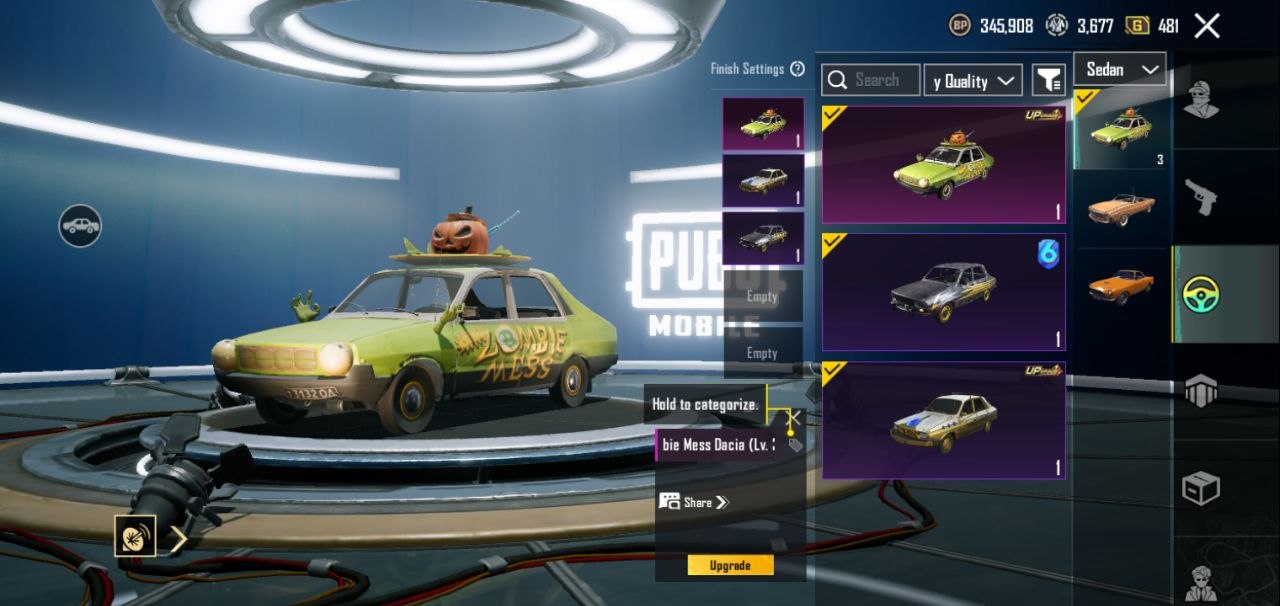The image size is (1280, 606).
Task: Switch to the outfit character tab
Action: point(1201,100)
